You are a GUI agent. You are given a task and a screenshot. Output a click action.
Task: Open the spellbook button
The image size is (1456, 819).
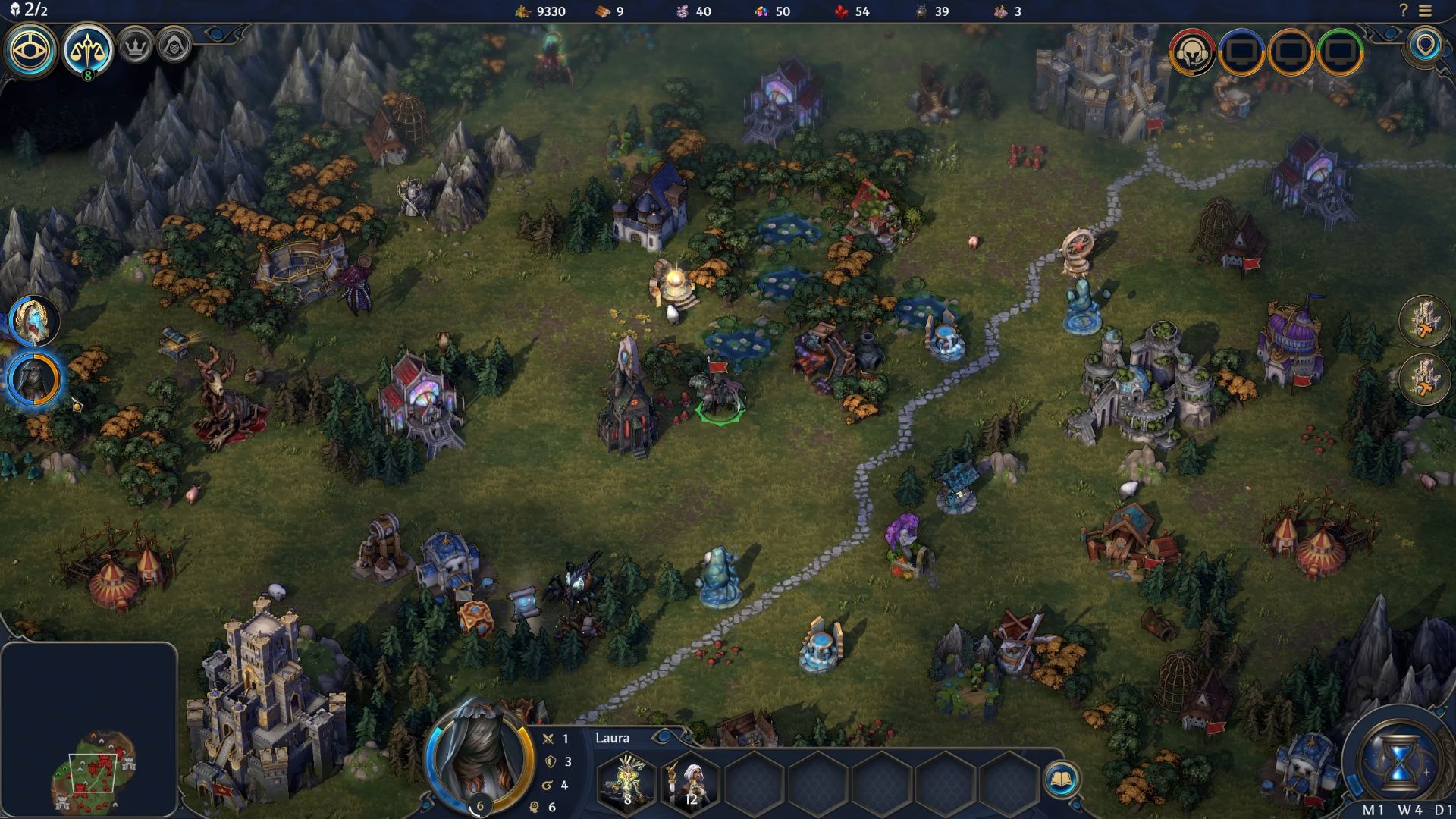pyautogui.click(x=1060, y=780)
